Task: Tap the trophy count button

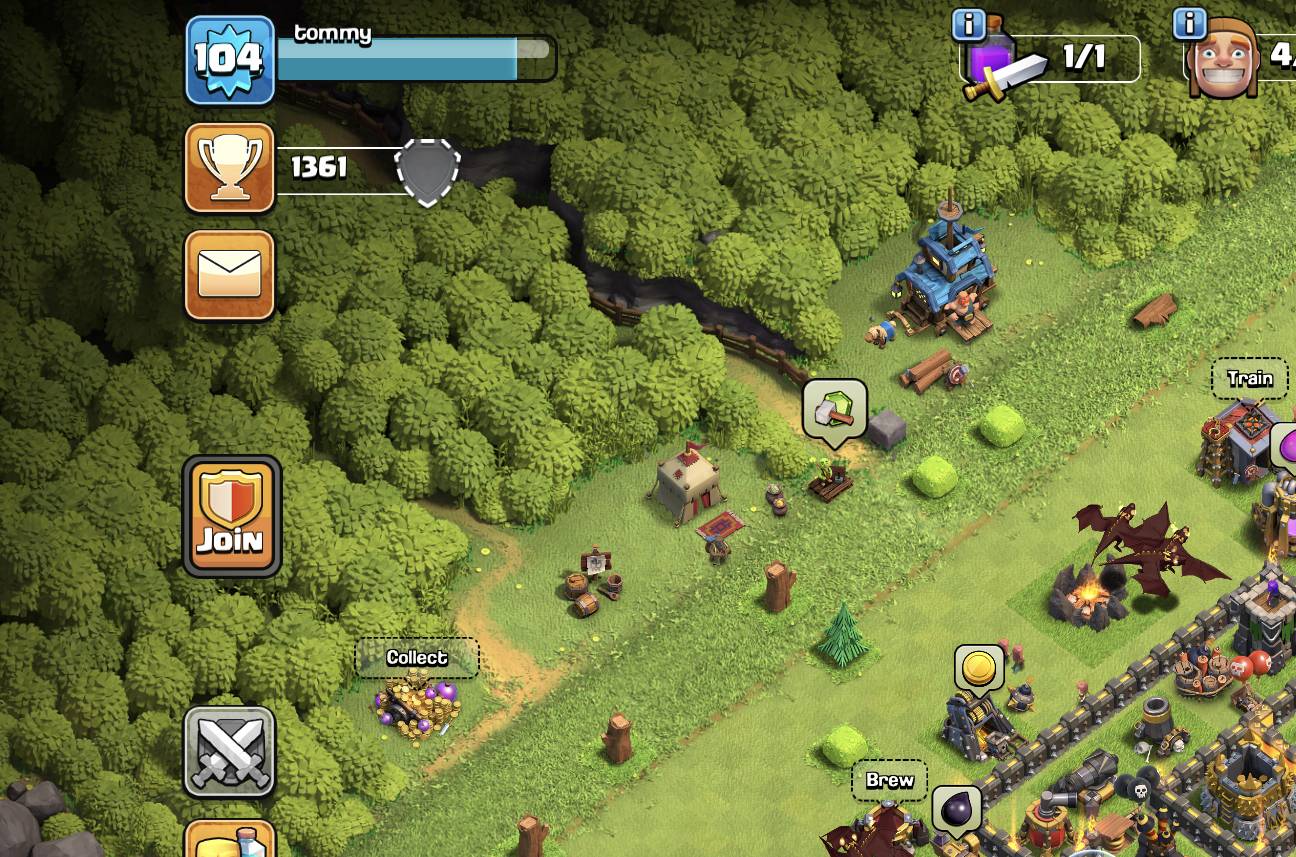Action: click(230, 168)
